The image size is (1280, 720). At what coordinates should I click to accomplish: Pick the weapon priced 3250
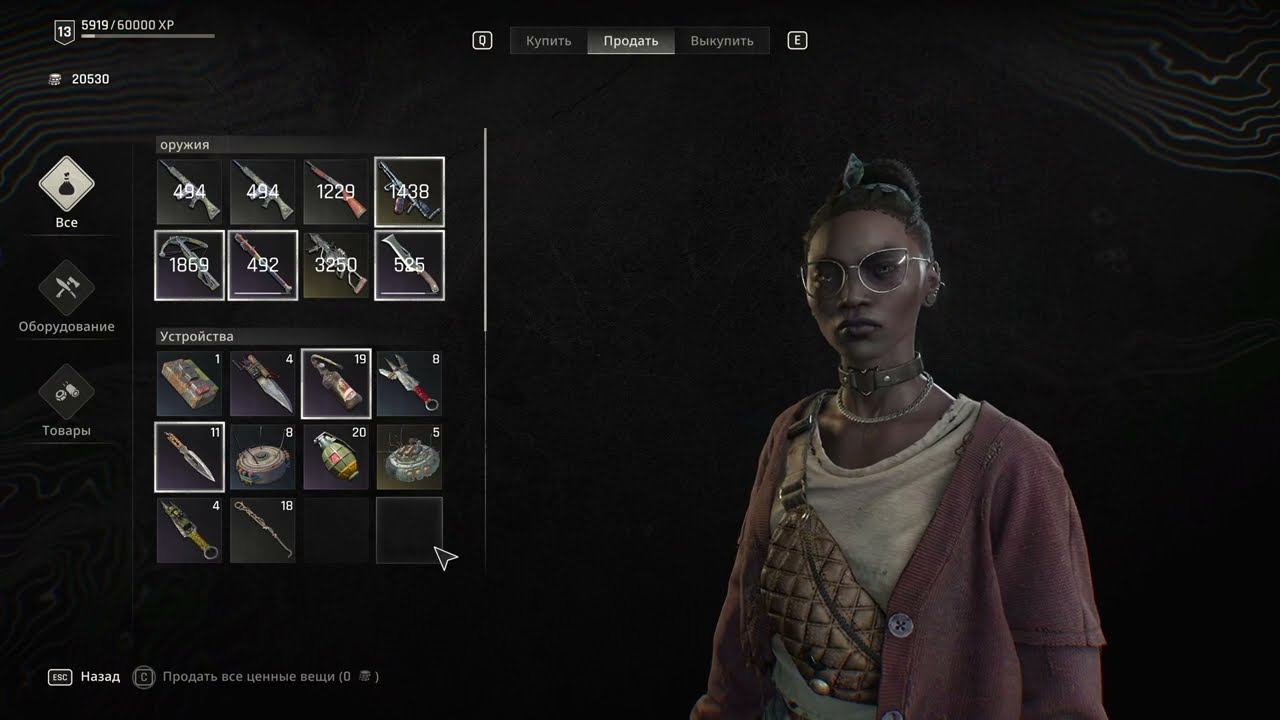pyautogui.click(x=336, y=265)
